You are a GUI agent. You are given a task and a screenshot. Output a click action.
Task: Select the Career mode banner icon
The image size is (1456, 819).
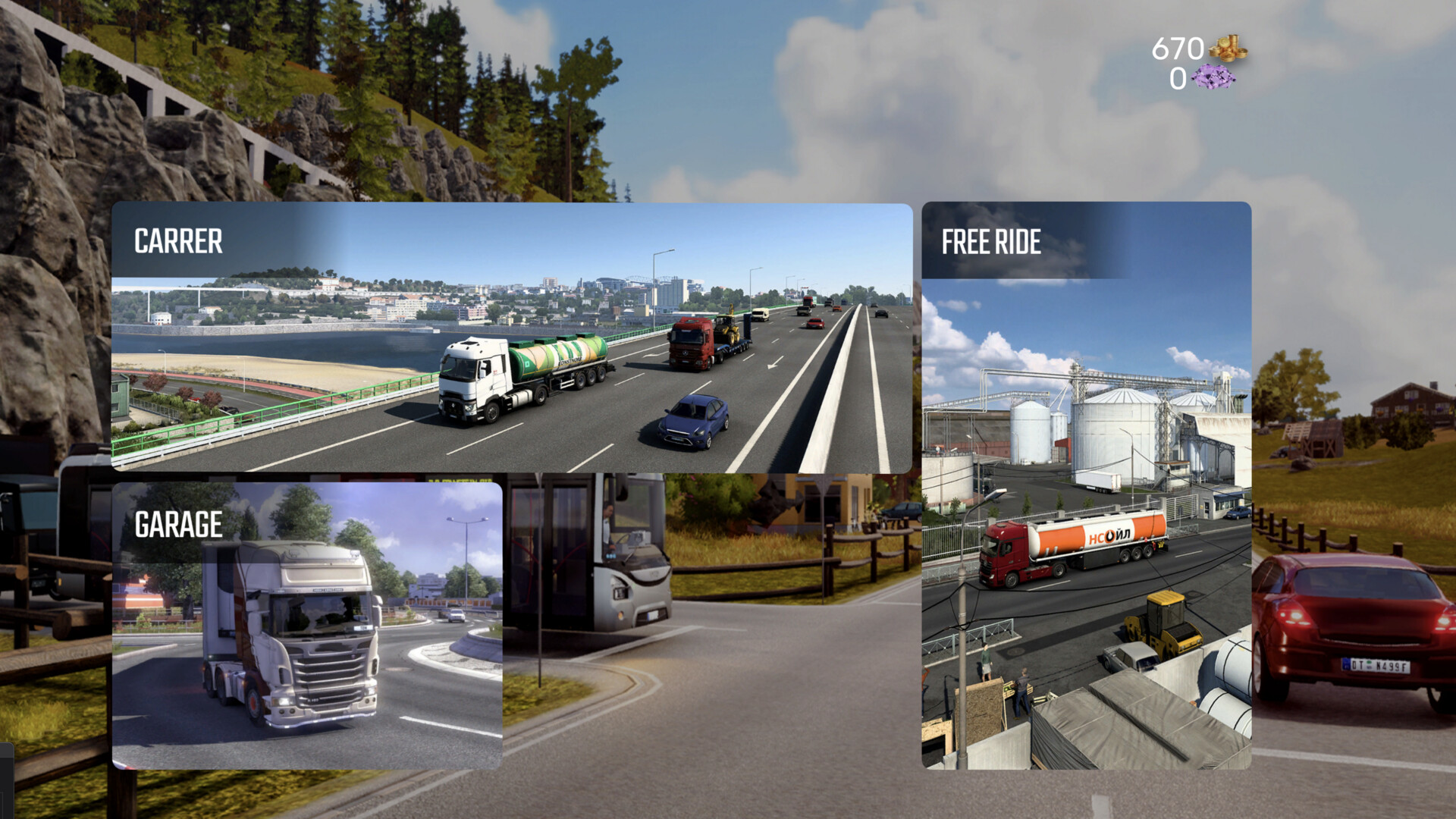[512, 337]
